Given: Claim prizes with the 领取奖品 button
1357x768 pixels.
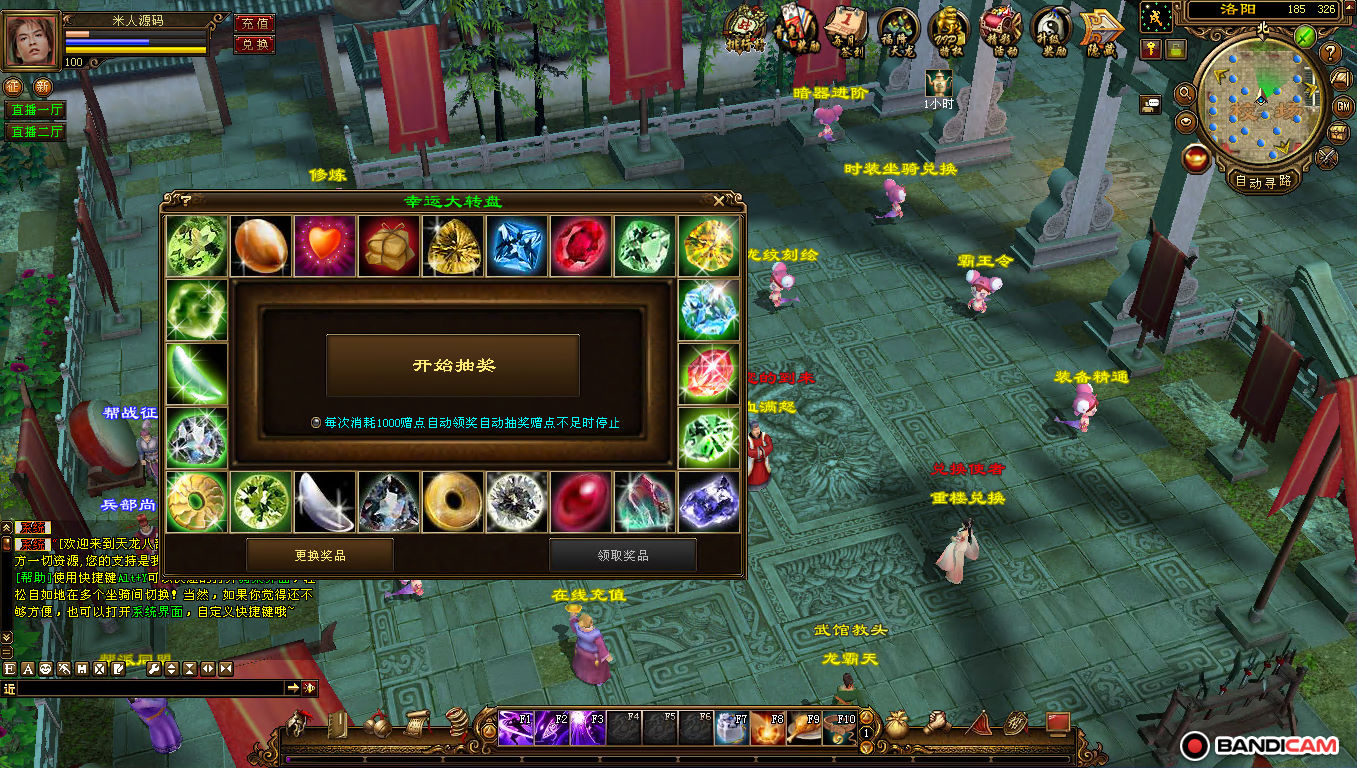Looking at the screenshot, I should (622, 555).
